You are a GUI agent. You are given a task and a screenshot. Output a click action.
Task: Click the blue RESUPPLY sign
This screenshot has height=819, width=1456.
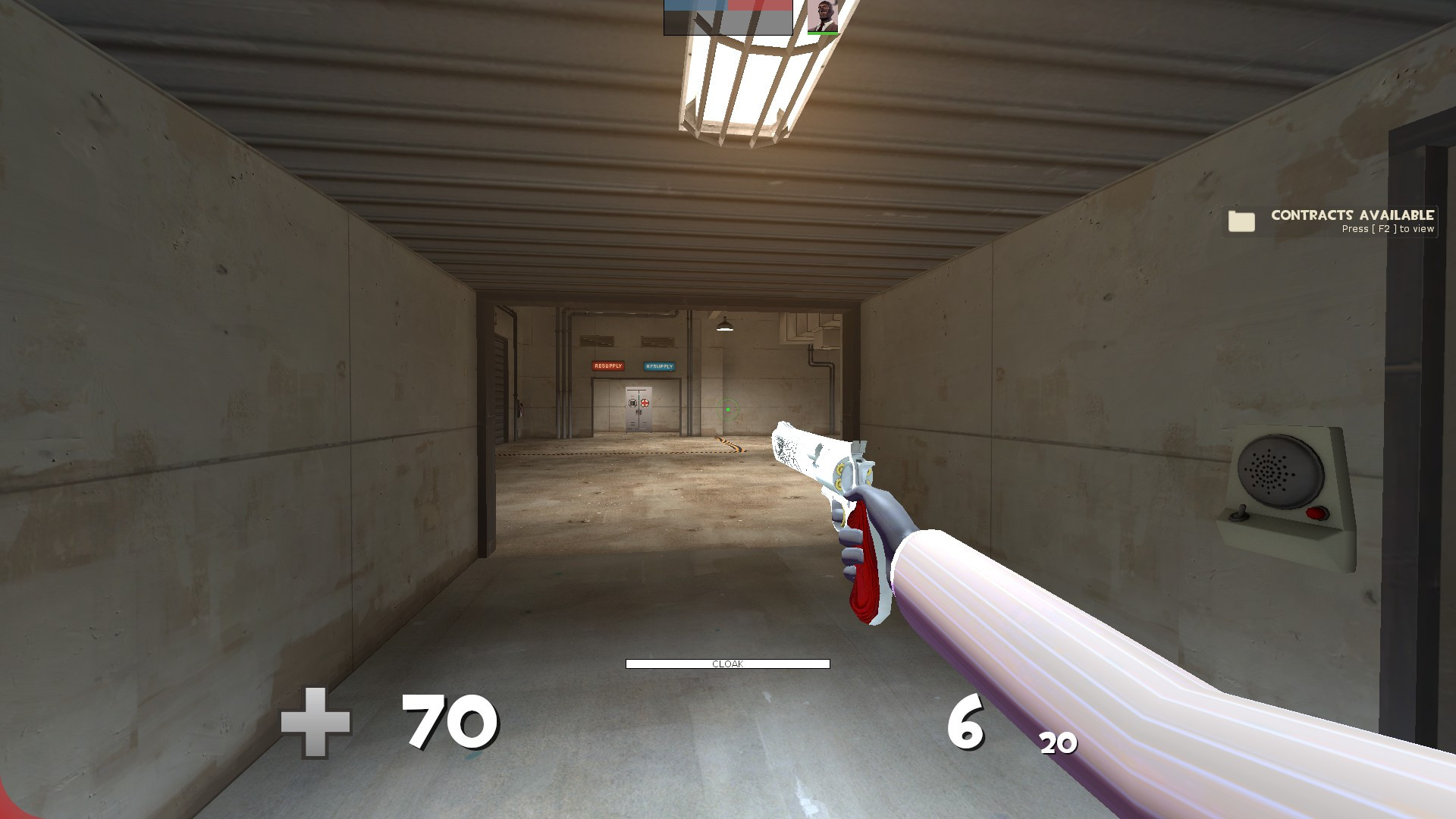[659, 366]
